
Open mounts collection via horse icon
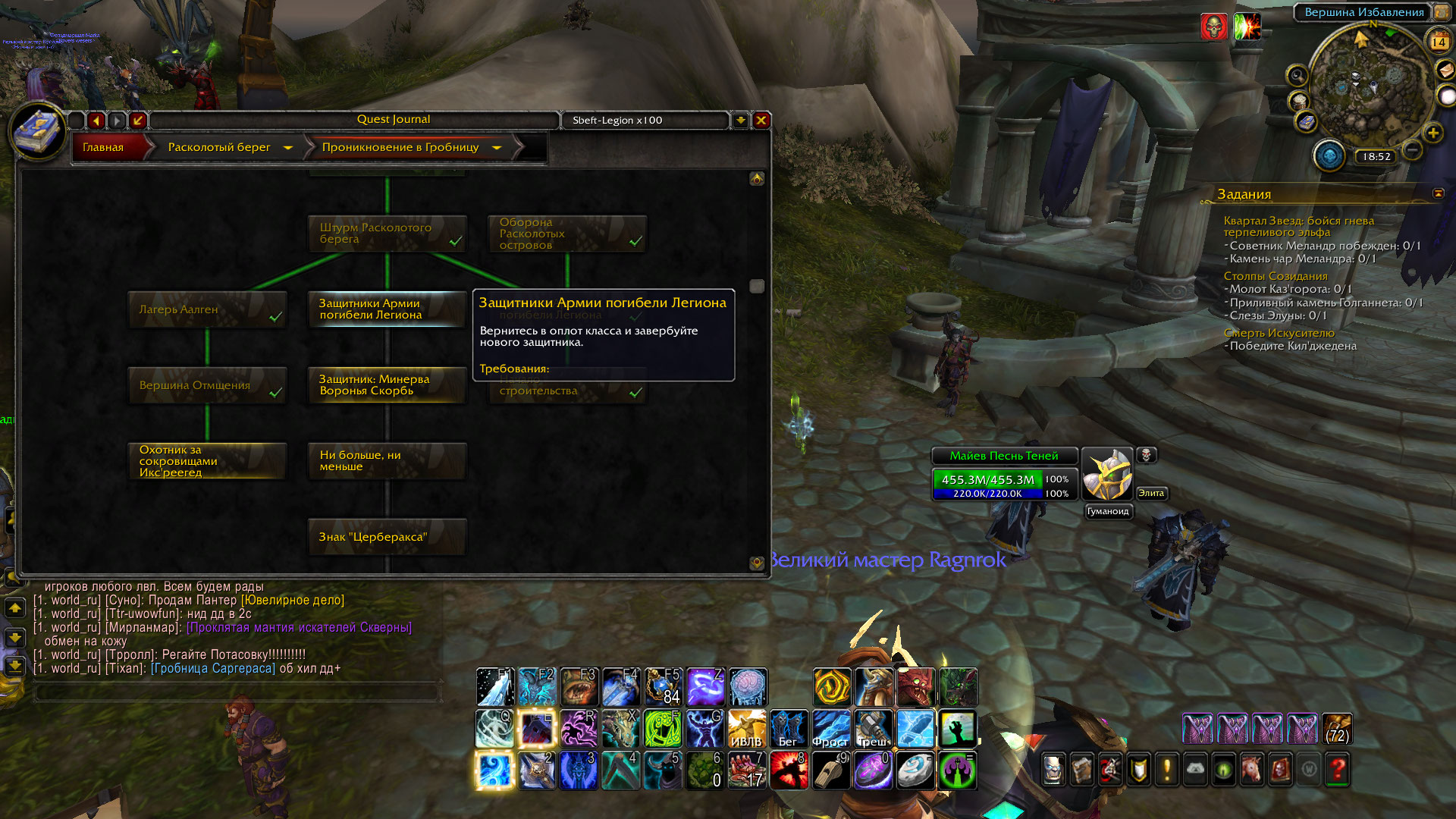(x=1252, y=770)
